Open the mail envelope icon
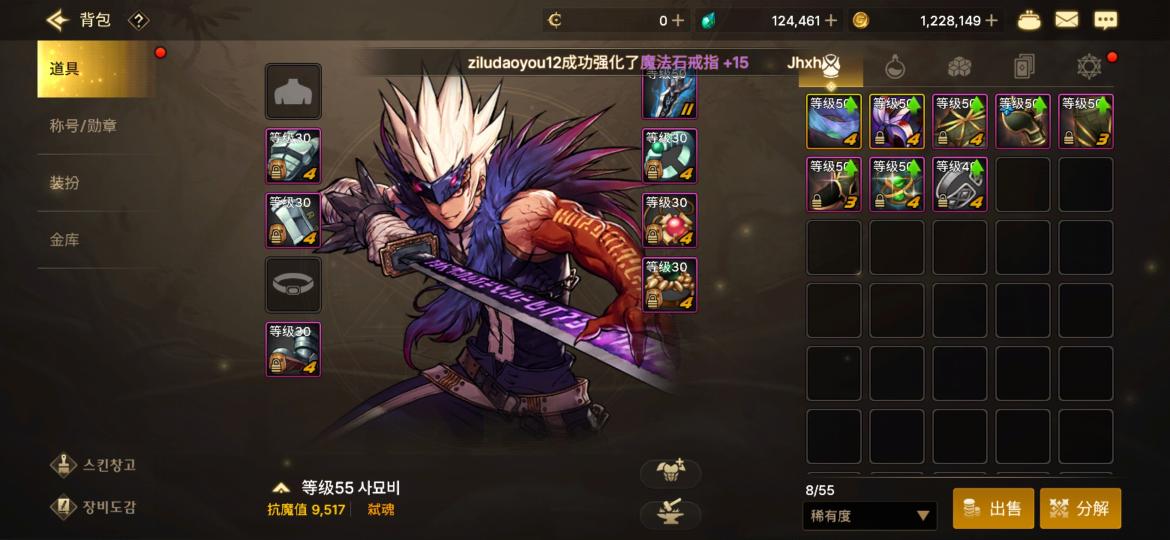The height and width of the screenshot is (540, 1170). click(1066, 20)
